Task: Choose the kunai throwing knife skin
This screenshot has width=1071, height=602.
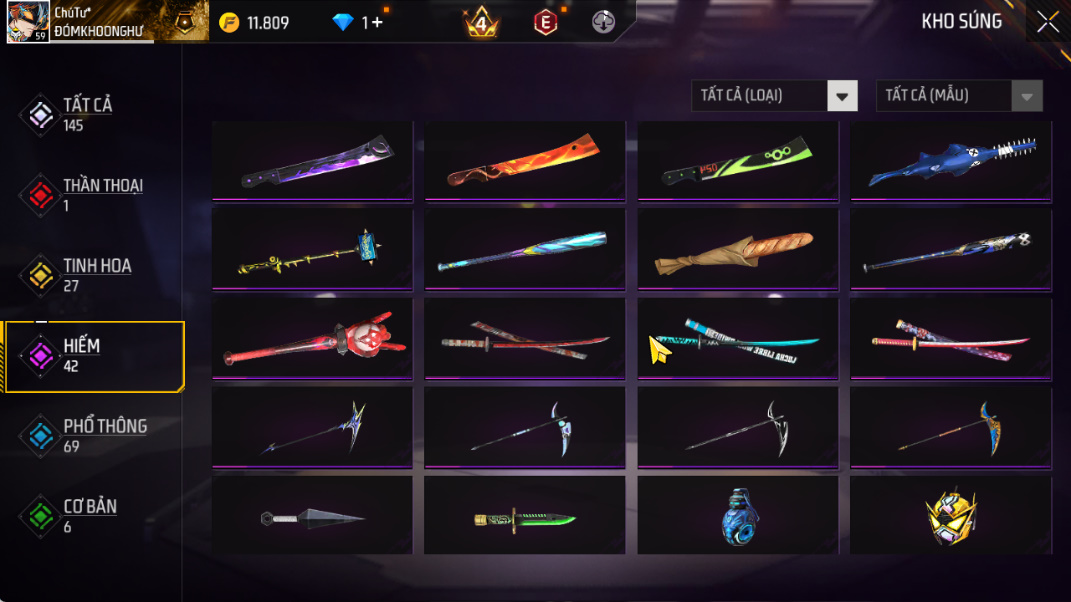Action: click(313, 517)
